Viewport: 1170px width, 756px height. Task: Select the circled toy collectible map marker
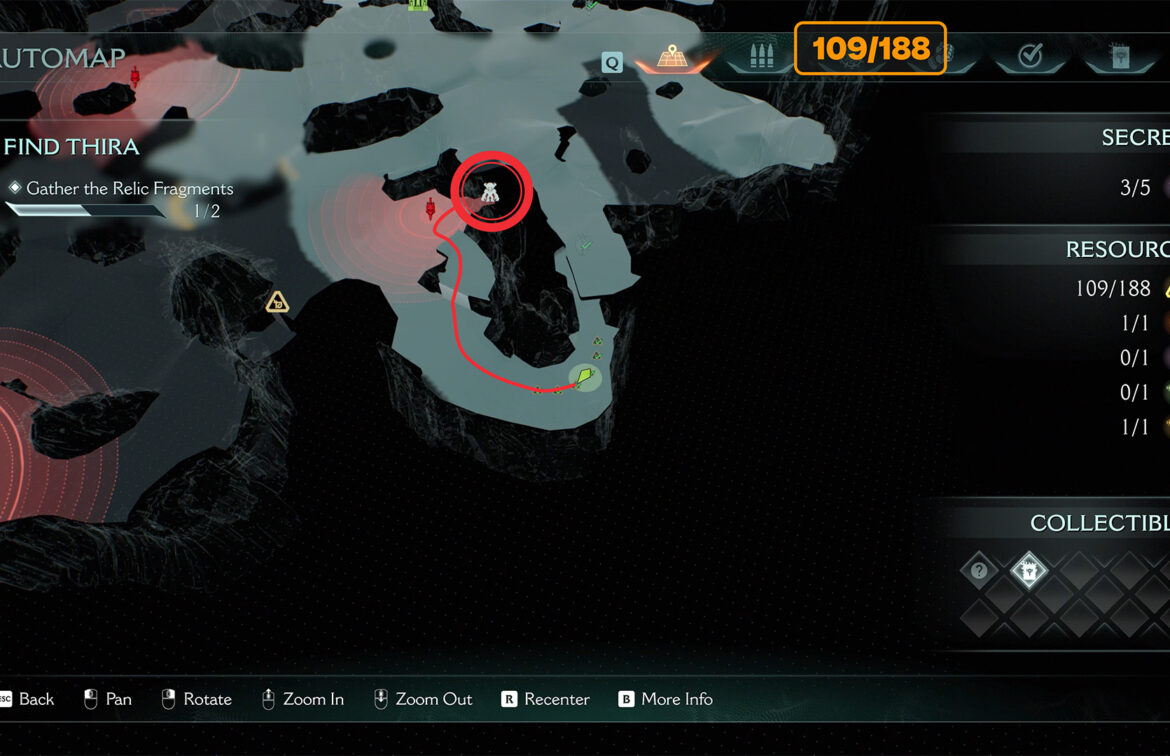point(490,192)
